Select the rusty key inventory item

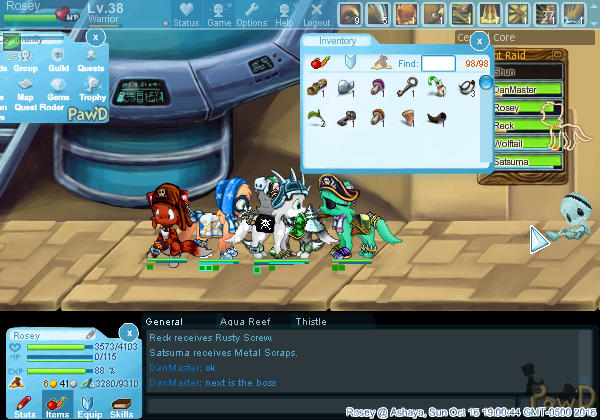point(408,89)
